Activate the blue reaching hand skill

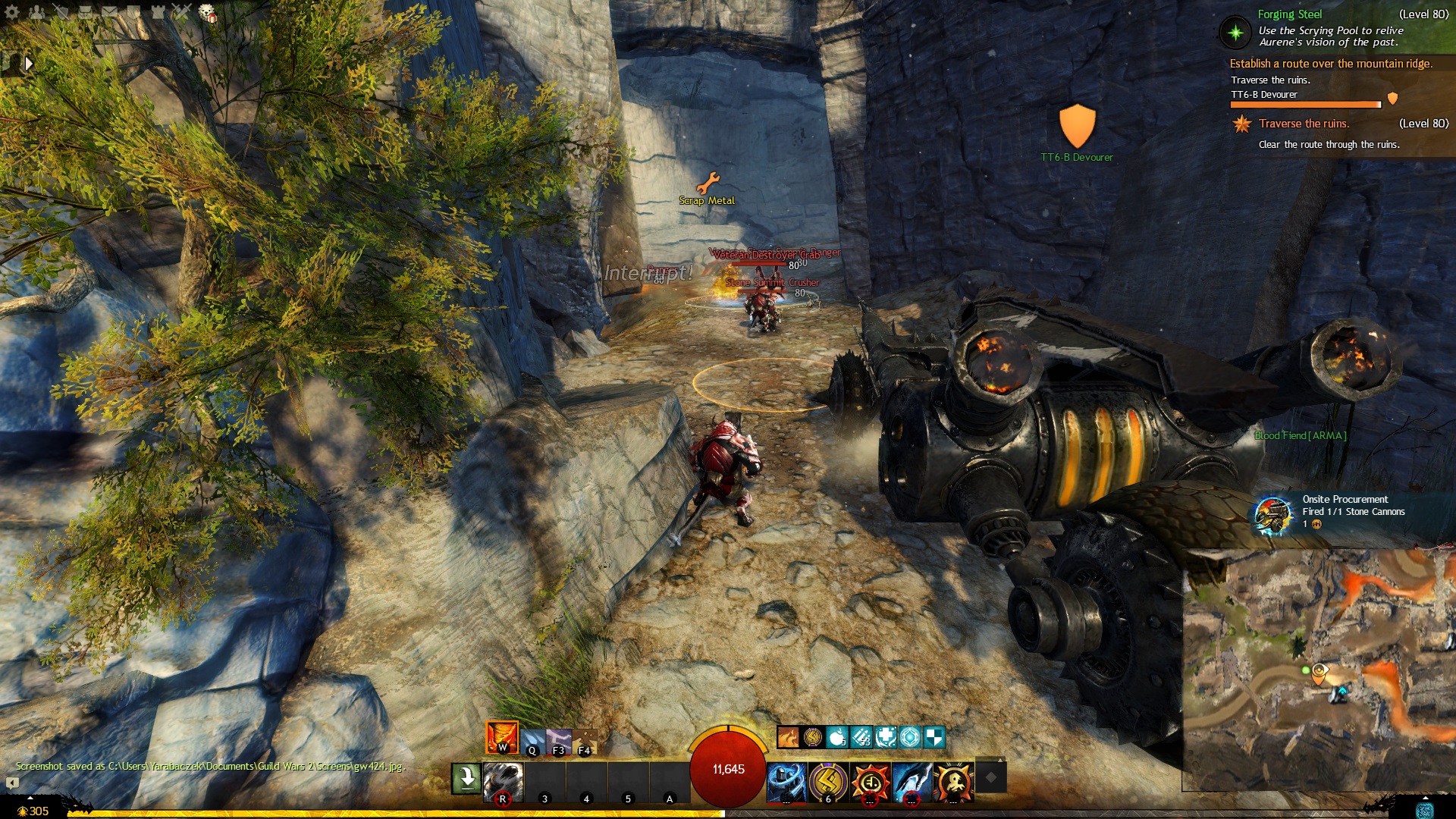(x=912, y=783)
